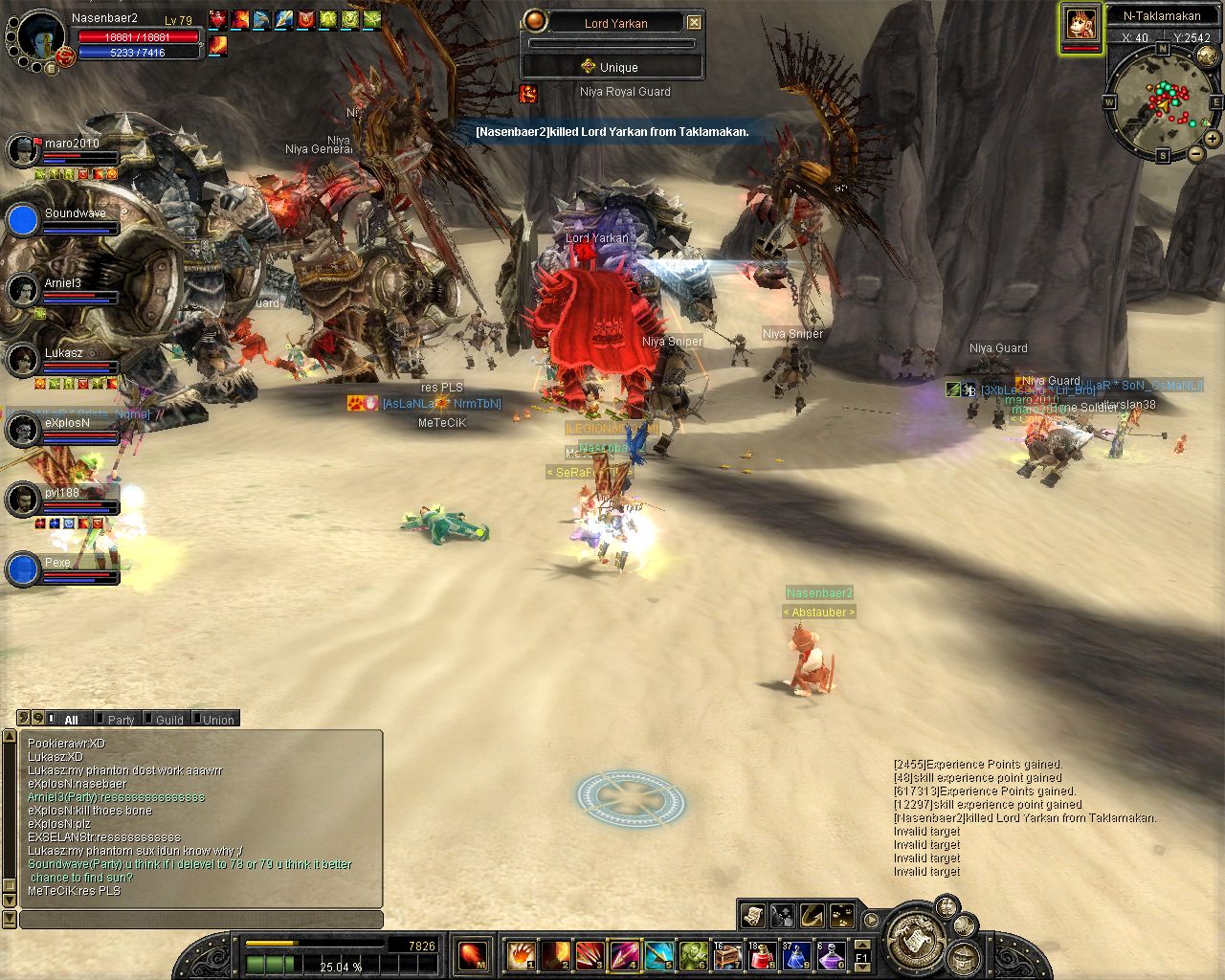This screenshot has height=980, width=1225.
Task: Select party member Lukasz's portrait
Action: click(x=22, y=360)
